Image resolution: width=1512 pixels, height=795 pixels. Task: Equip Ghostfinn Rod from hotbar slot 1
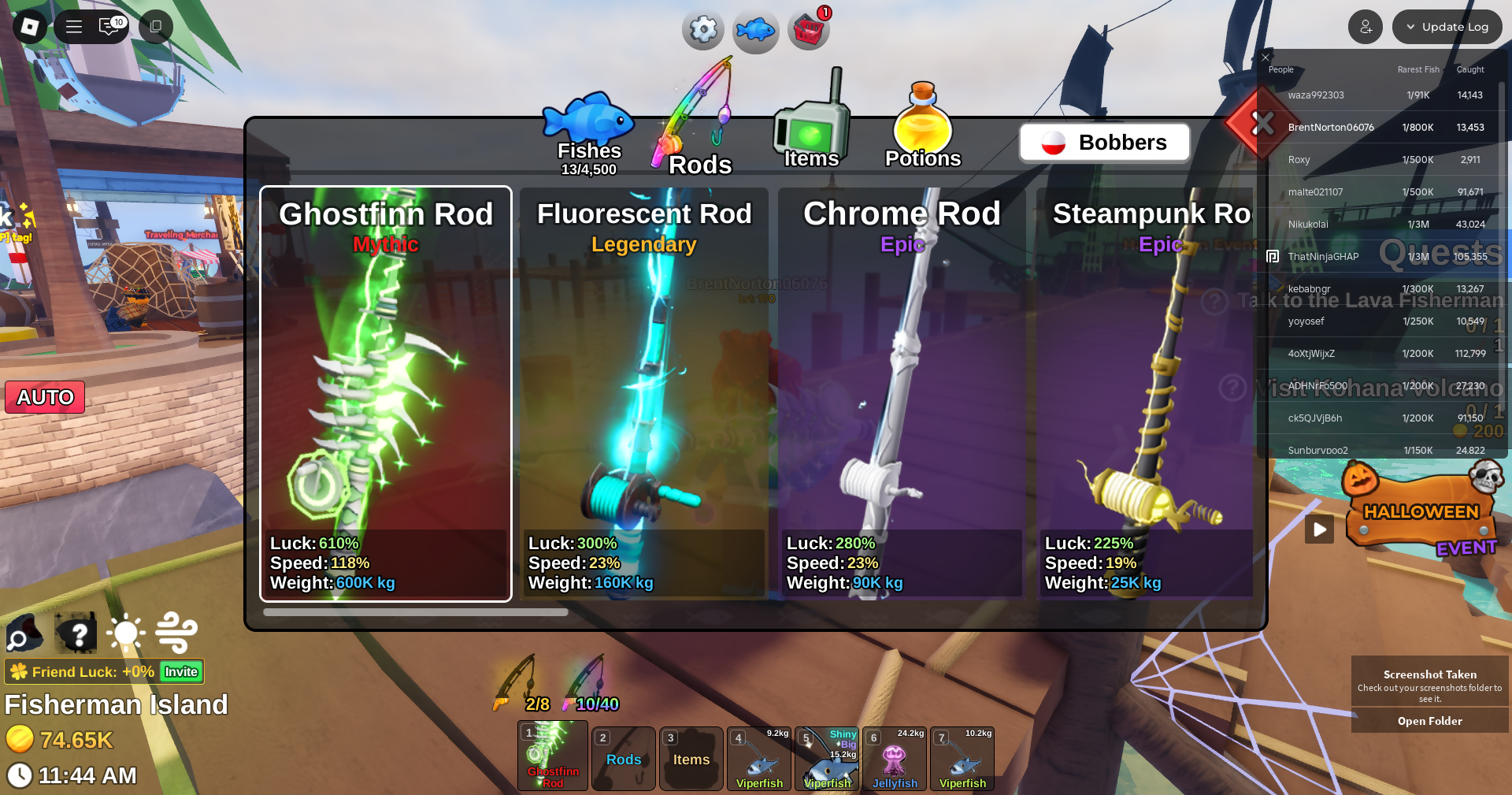point(552,757)
